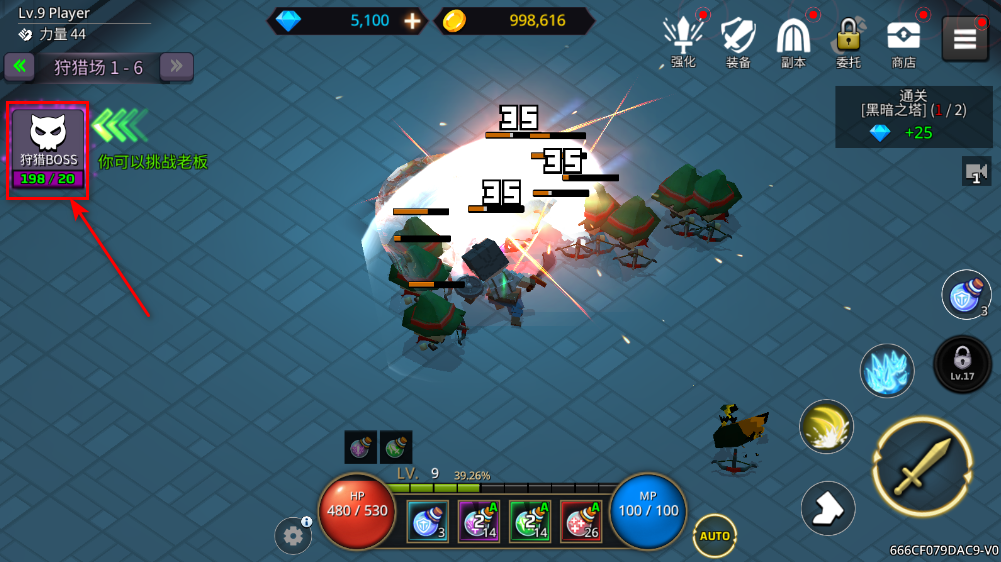Toggle the camera view button
This screenshot has height=562, width=1001.
976,171
